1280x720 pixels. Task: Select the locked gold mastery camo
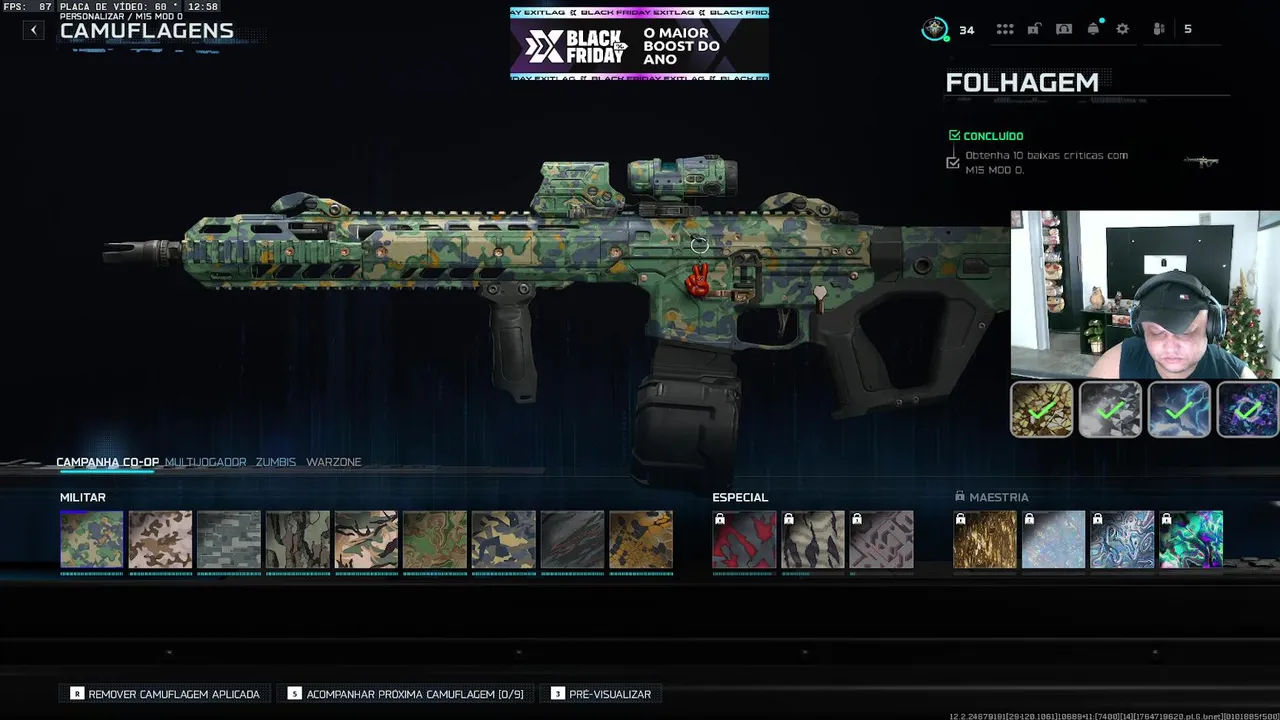[985, 540]
